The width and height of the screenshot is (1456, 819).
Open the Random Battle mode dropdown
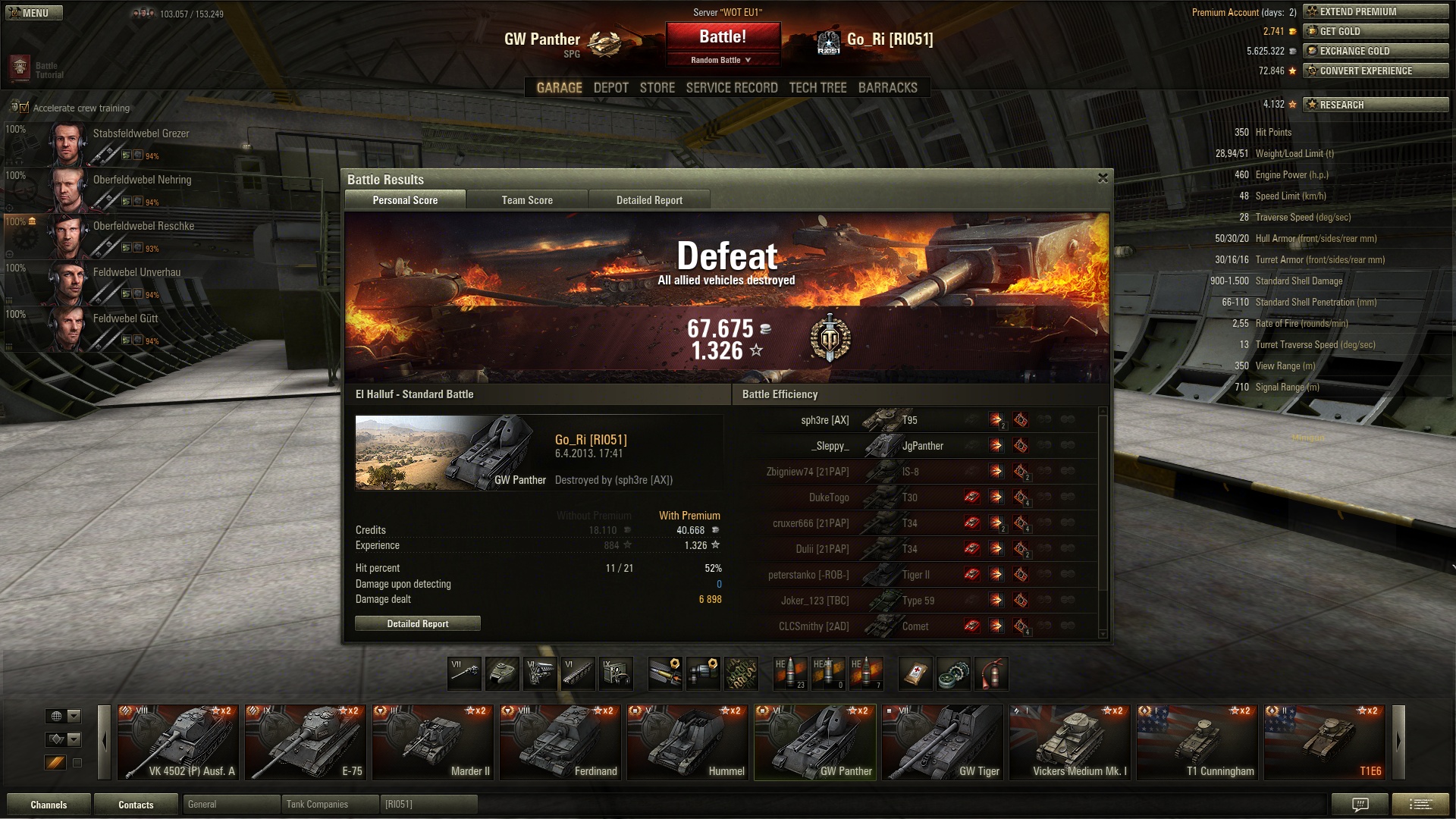pos(723,60)
